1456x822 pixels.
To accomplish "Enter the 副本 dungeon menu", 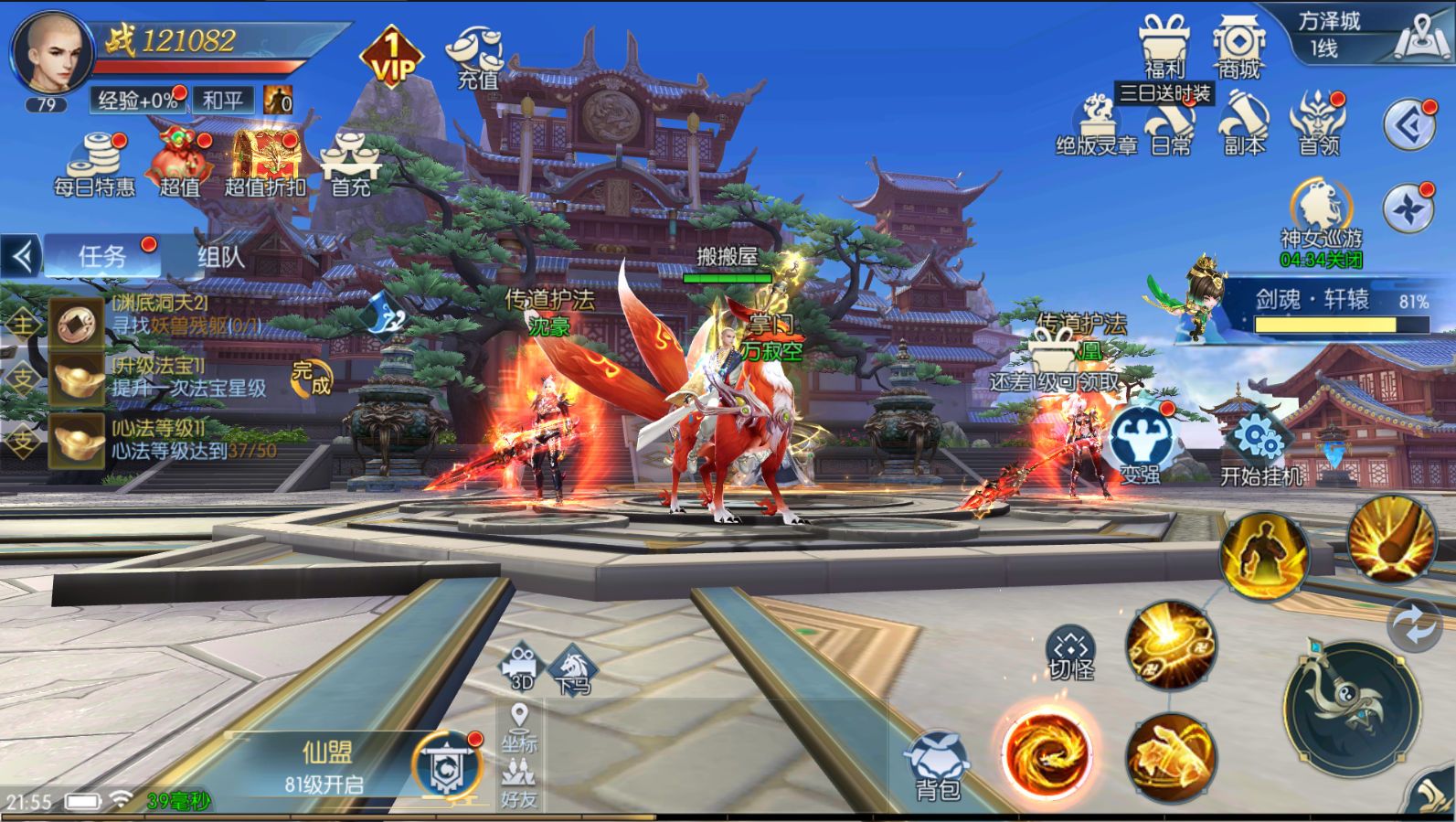I will 1244,123.
